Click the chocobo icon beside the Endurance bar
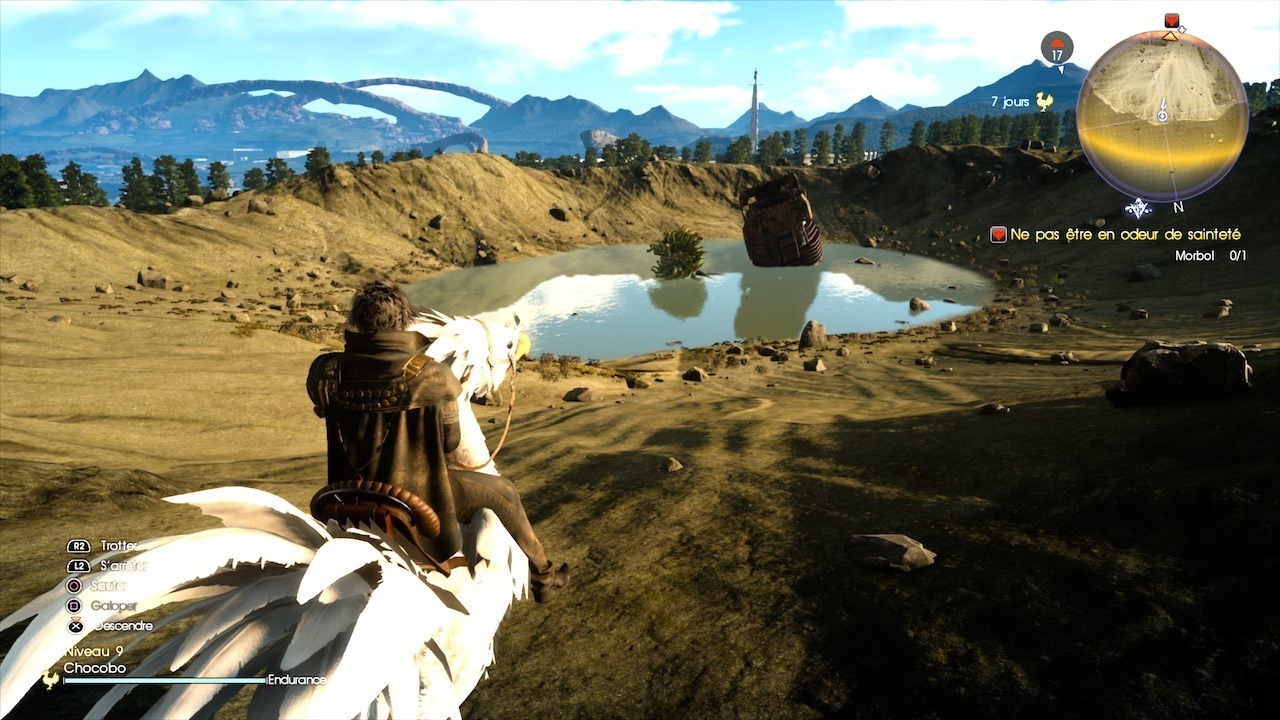 pos(50,679)
